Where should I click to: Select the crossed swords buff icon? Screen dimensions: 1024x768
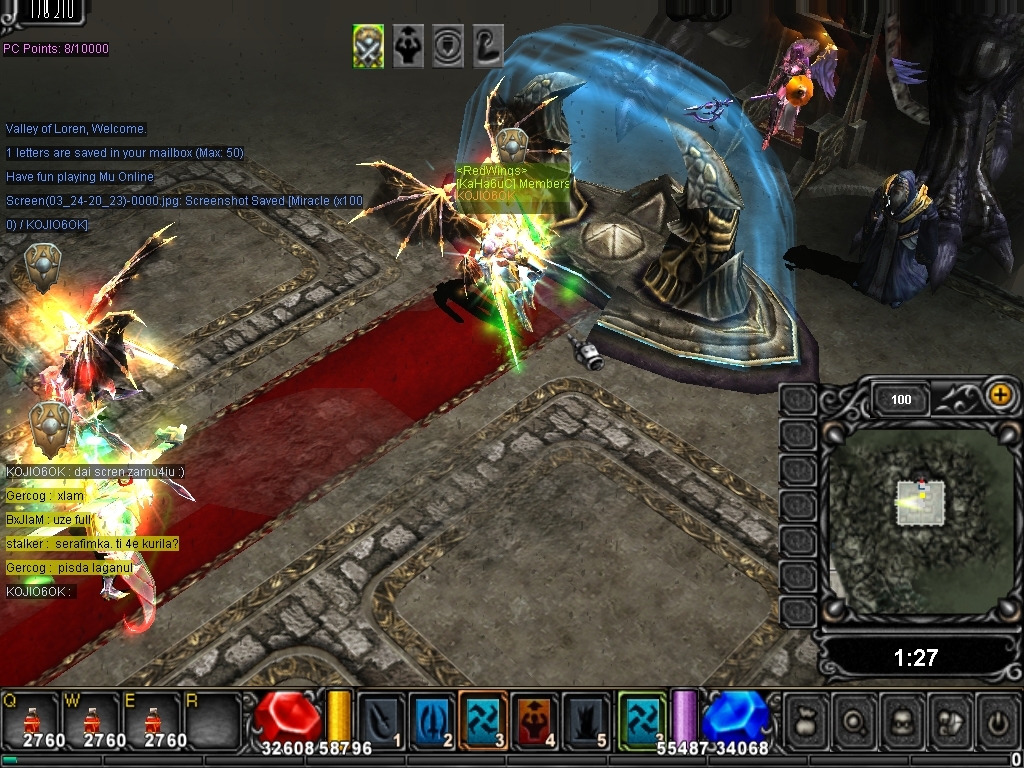click(x=368, y=46)
